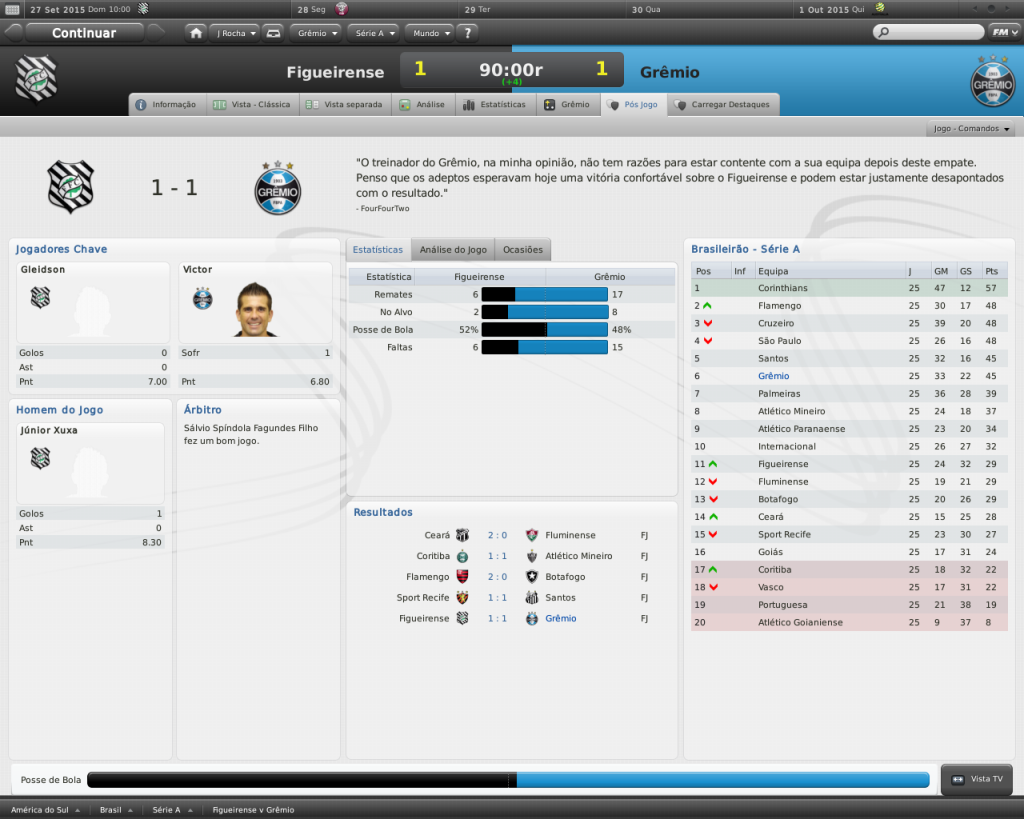The image size is (1024, 819).
Task: Switch to the Informação tab
Action: [x=167, y=104]
